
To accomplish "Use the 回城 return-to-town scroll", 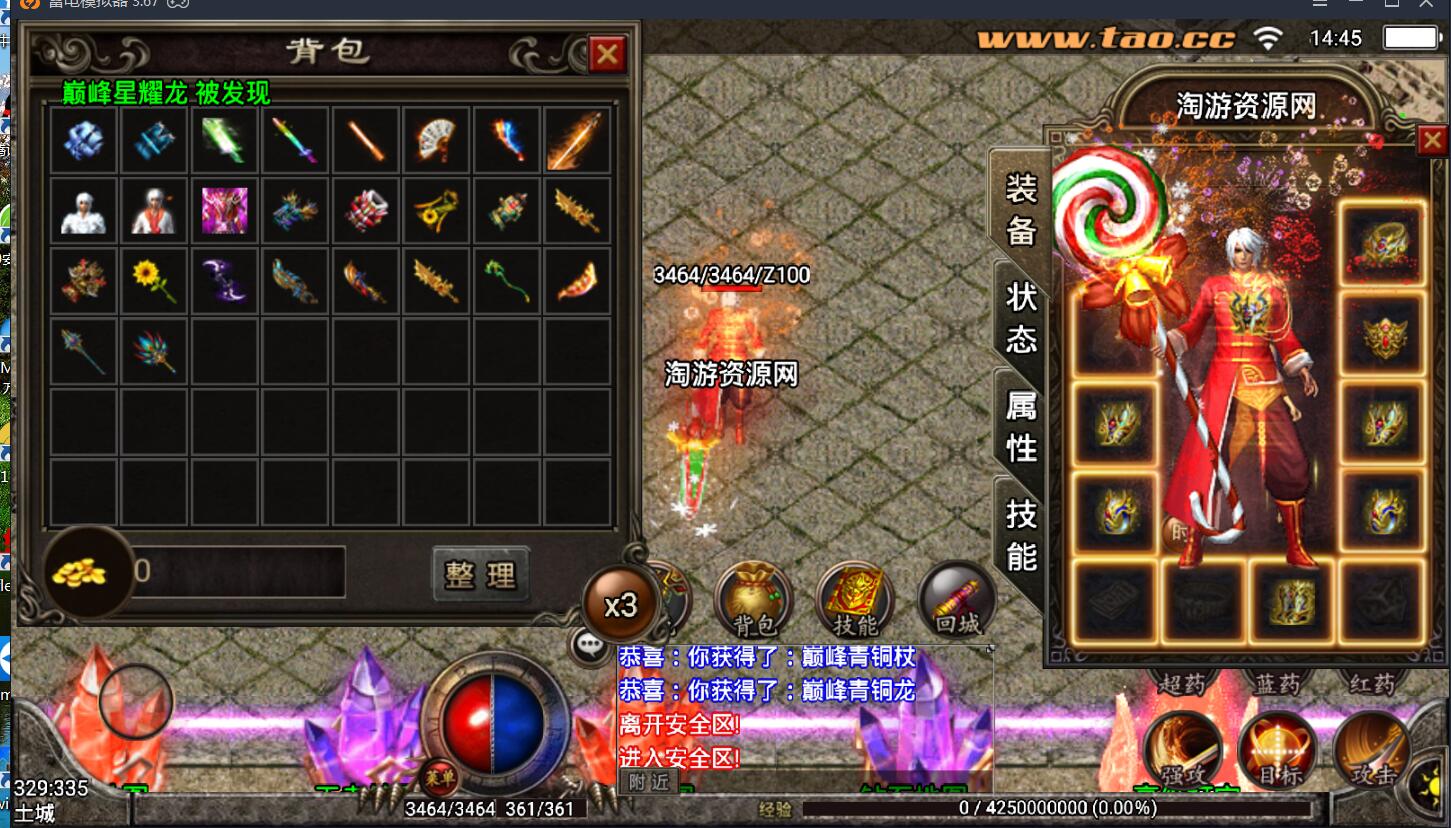I will [956, 600].
